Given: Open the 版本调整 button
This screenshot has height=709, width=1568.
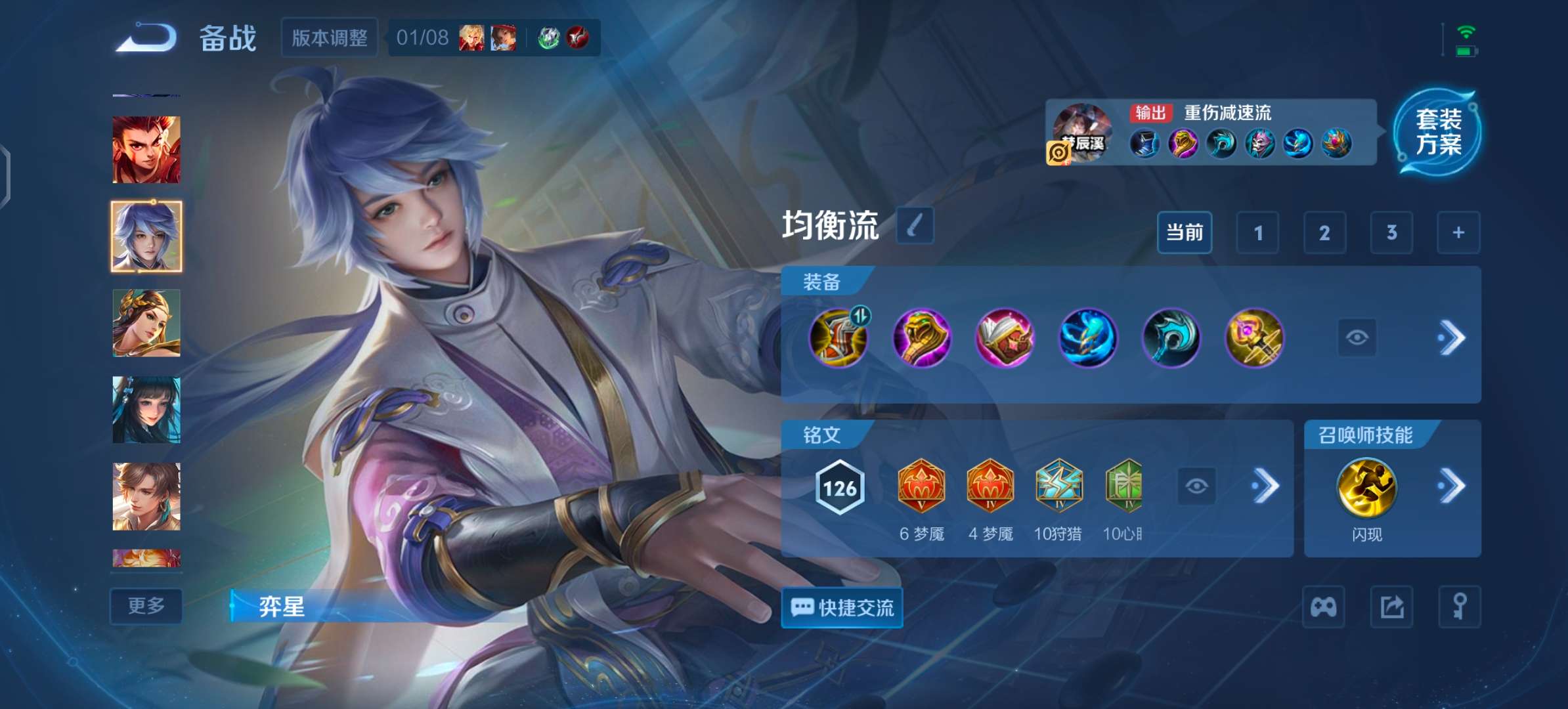Looking at the screenshot, I should click(x=329, y=37).
